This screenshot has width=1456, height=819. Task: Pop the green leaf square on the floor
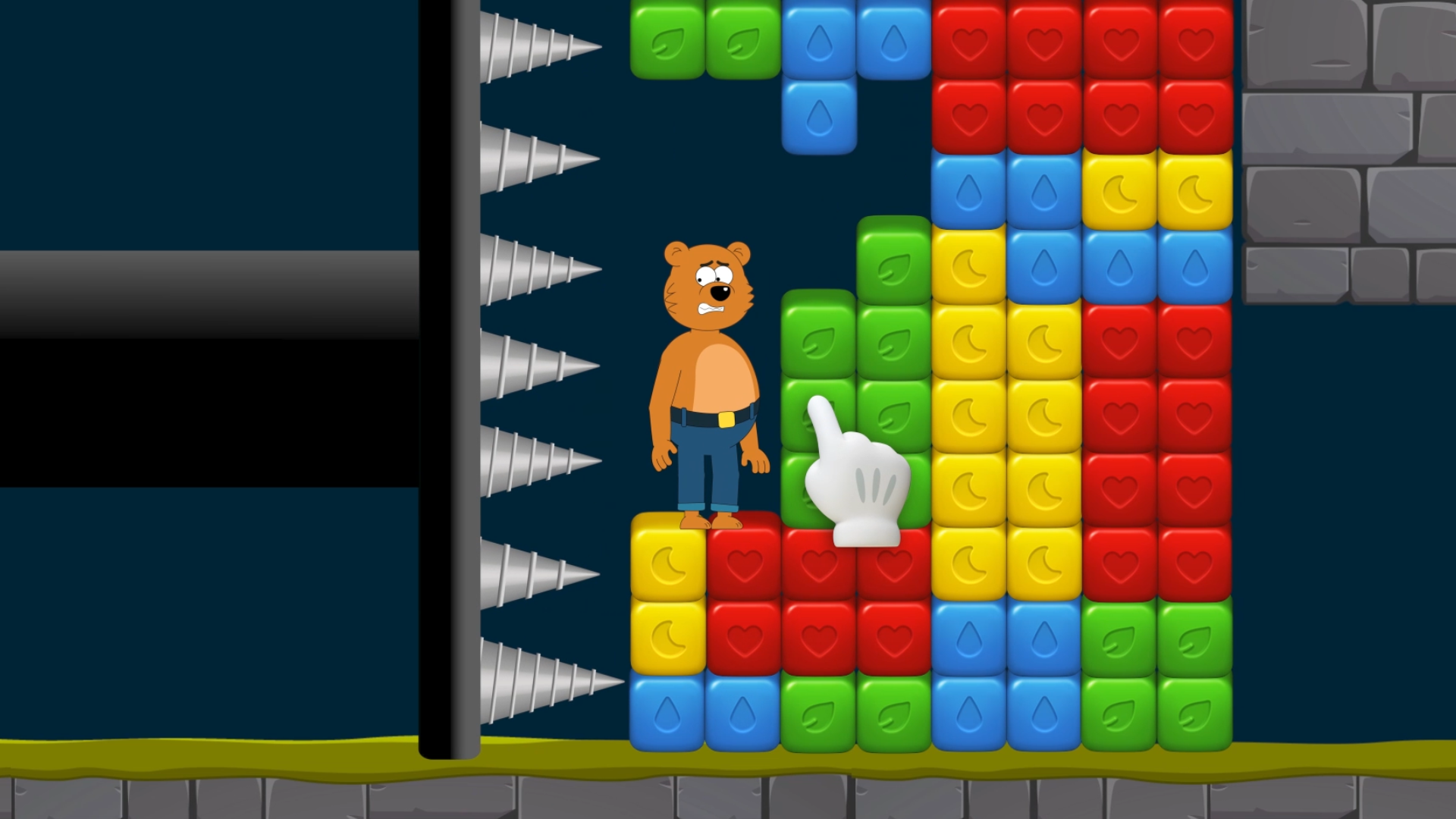pyautogui.click(x=1157, y=675)
